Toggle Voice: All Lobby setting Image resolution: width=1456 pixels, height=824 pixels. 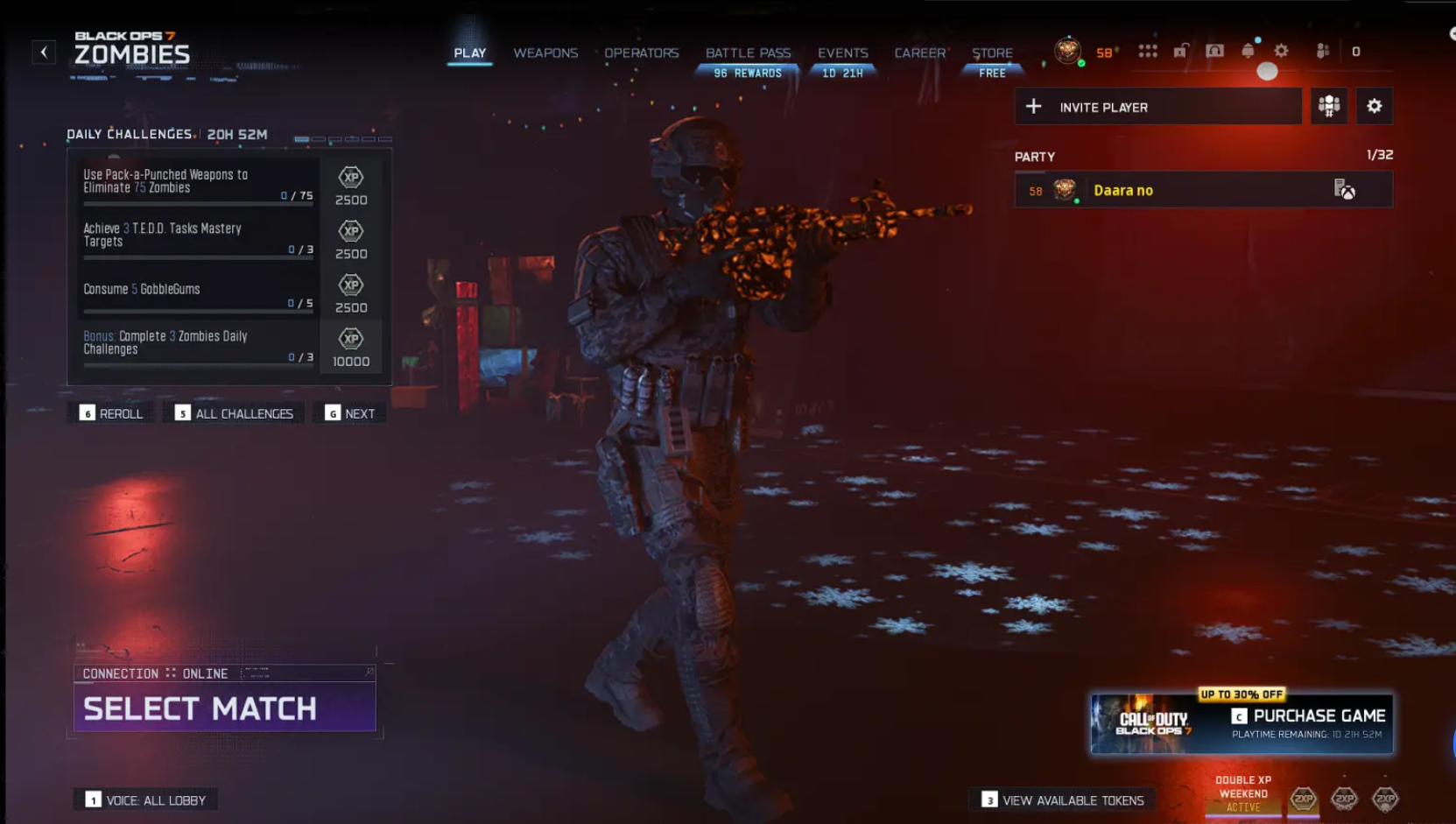tap(145, 799)
